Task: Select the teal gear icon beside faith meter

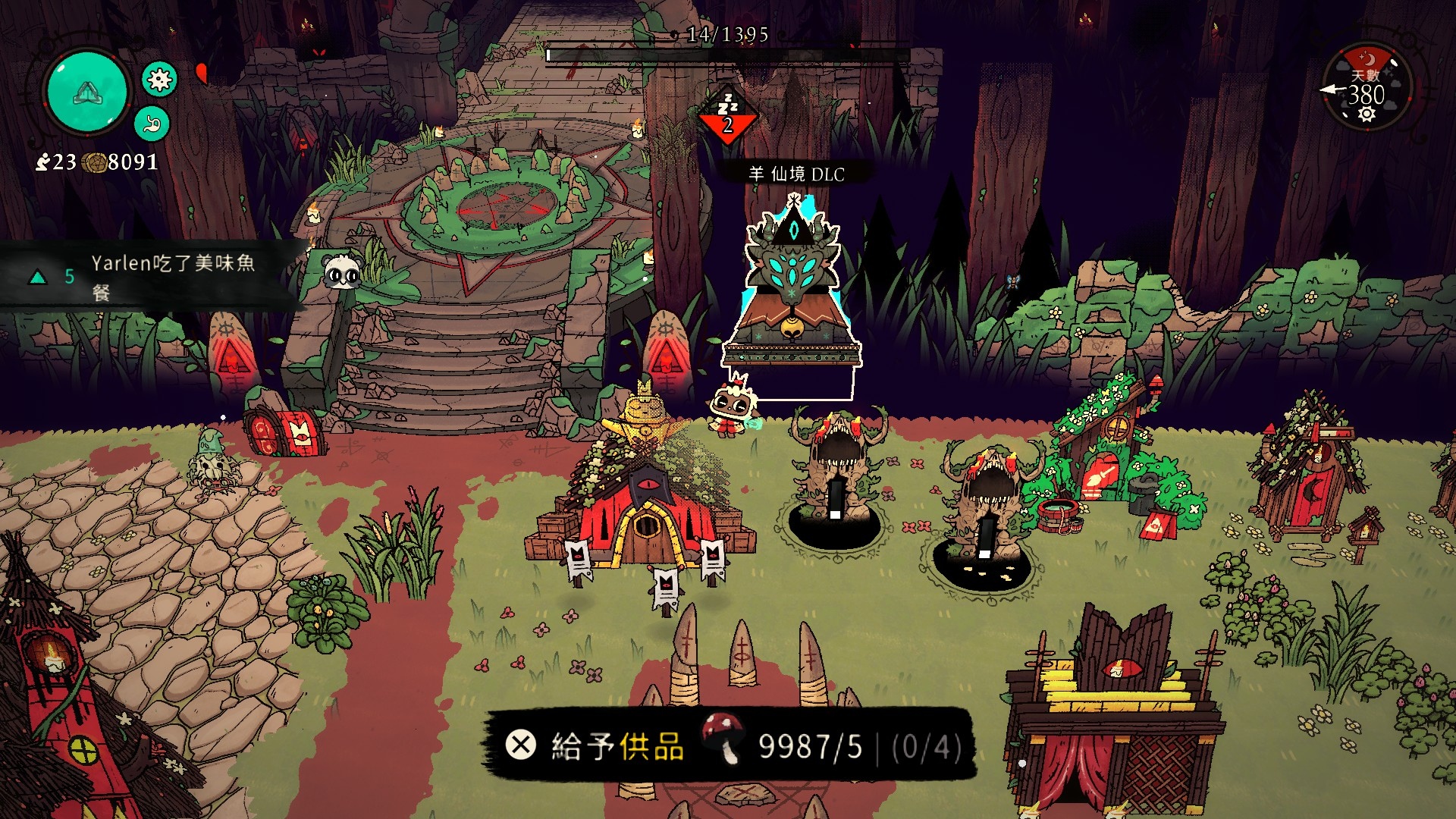Action: [159, 80]
